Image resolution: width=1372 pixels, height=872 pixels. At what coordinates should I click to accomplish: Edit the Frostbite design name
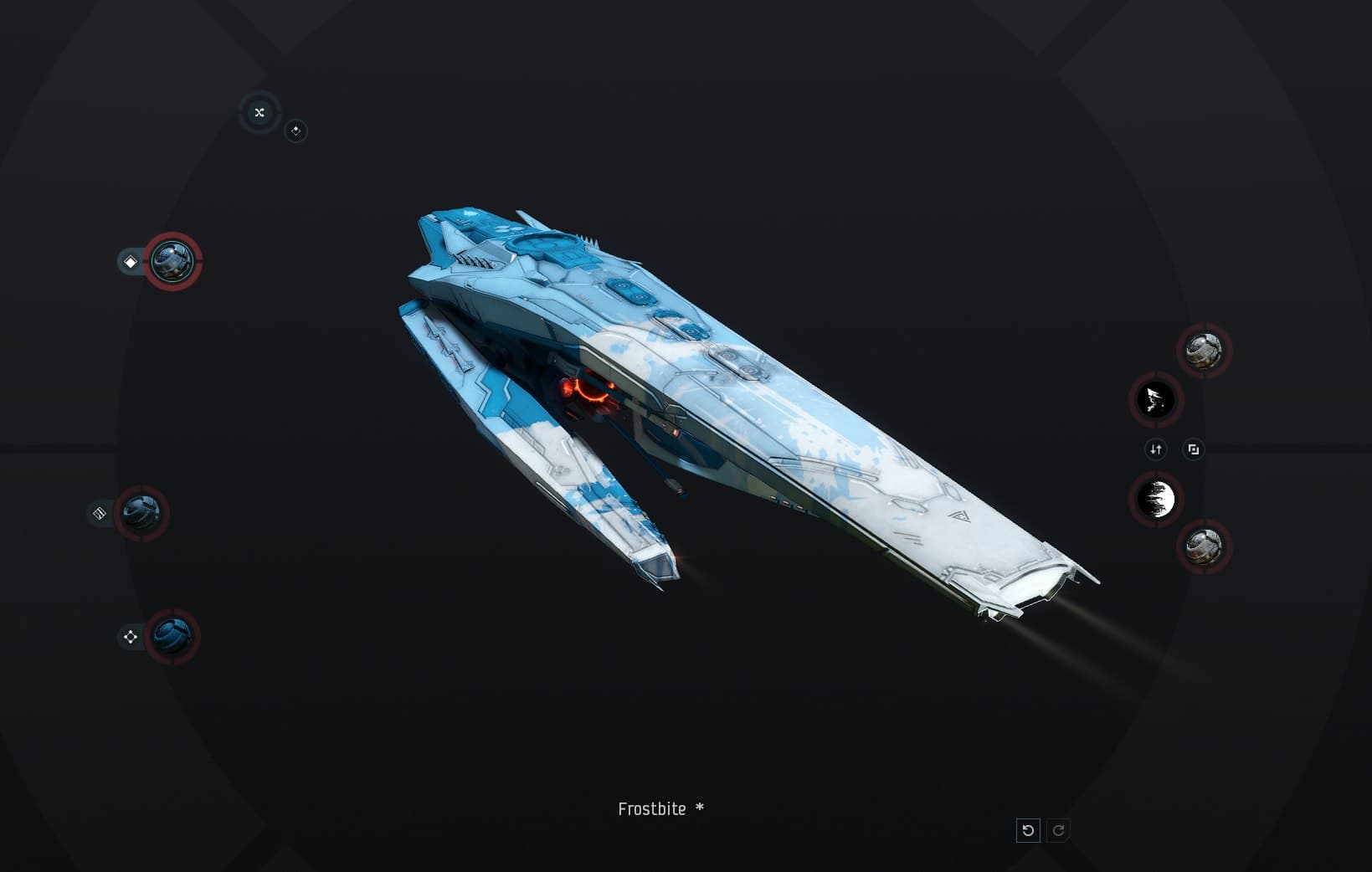(652, 809)
